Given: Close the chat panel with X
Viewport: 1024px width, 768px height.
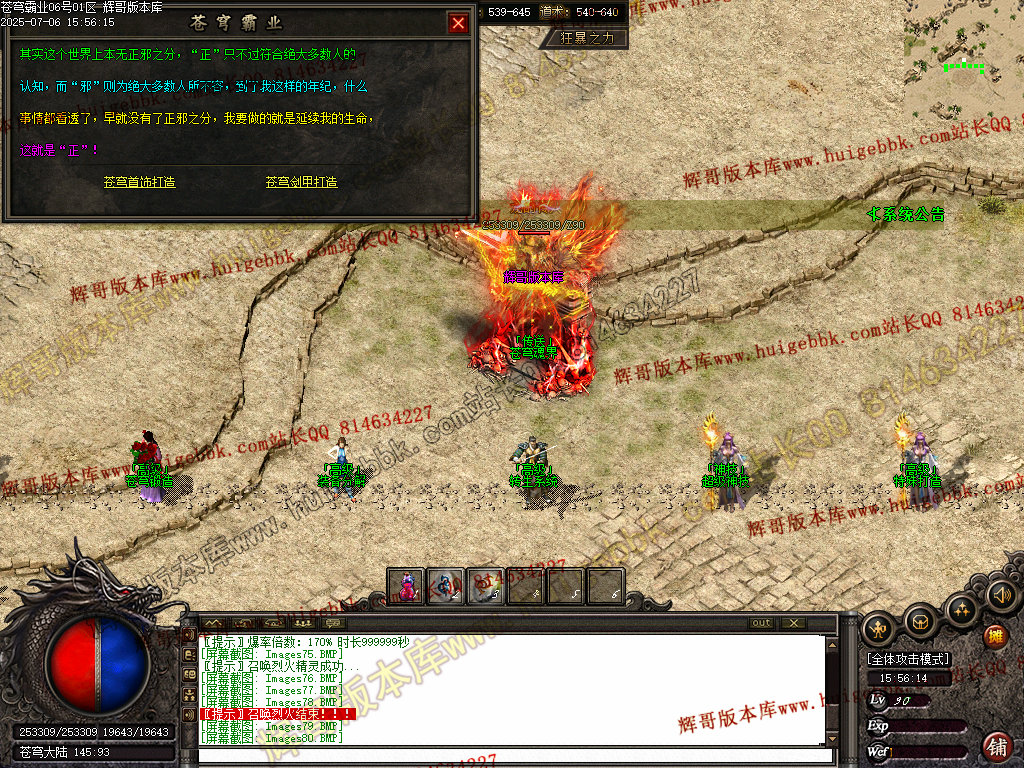Looking at the screenshot, I should tap(792, 623).
